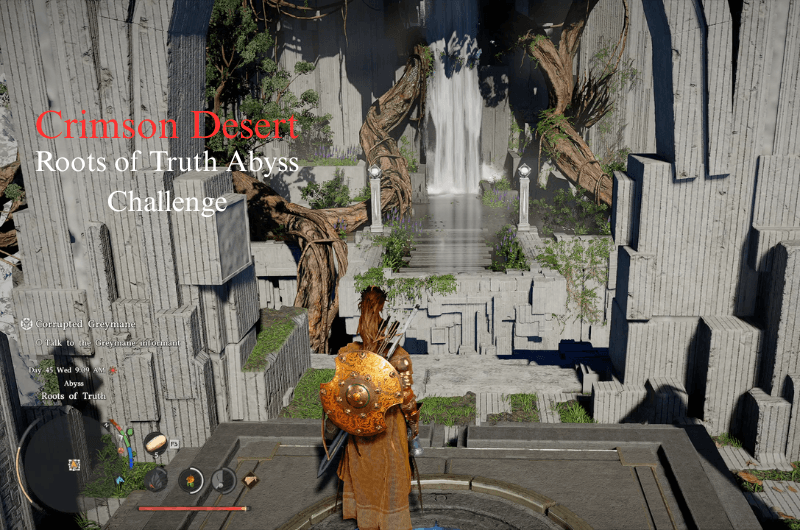Image resolution: width=800 pixels, height=530 pixels.
Task: Use the bread food item slot
Action: click(x=155, y=441)
